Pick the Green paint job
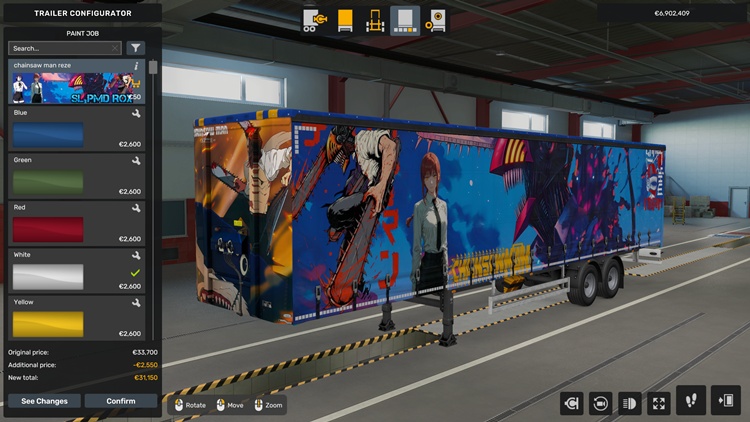 coord(77,179)
